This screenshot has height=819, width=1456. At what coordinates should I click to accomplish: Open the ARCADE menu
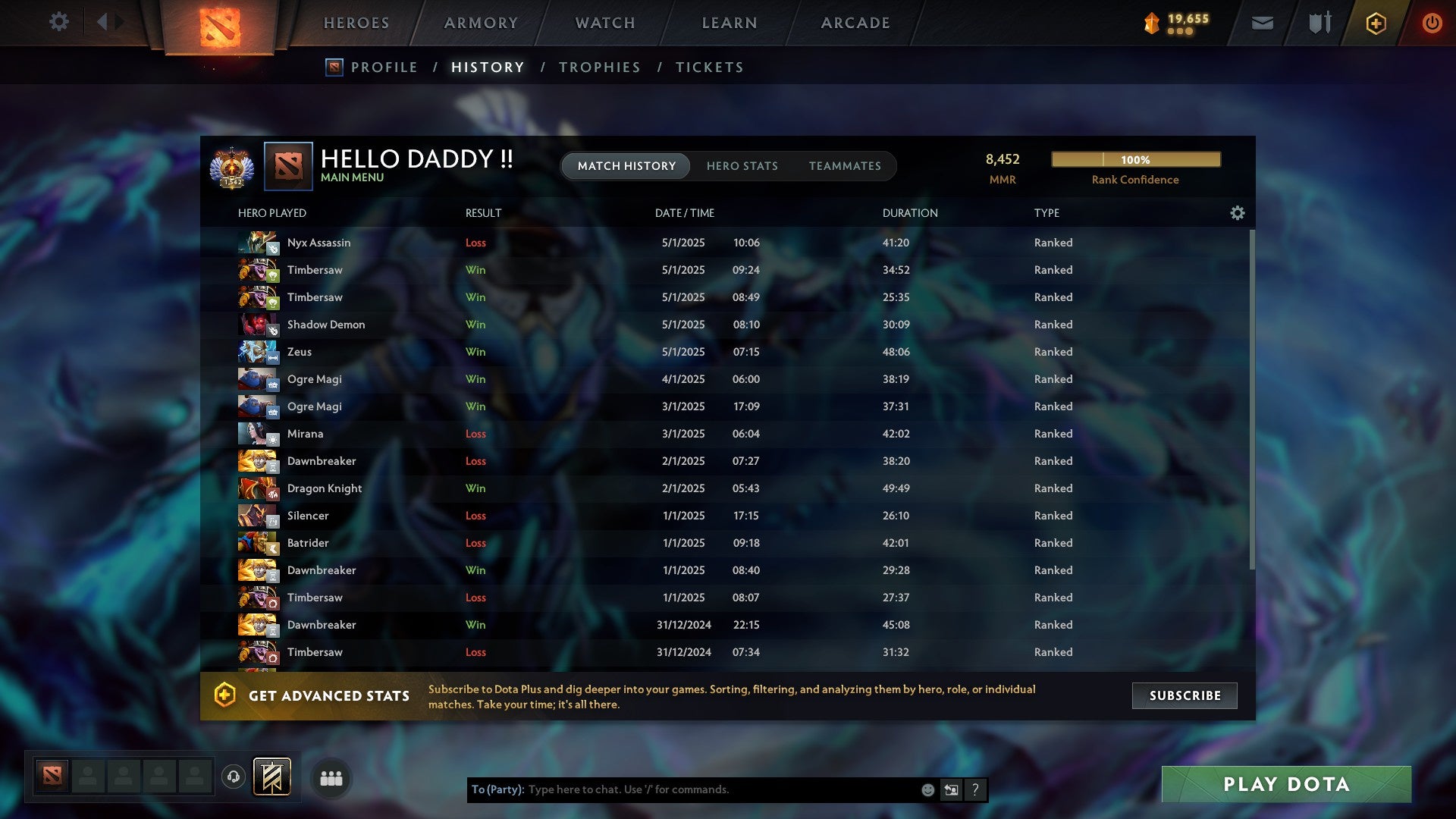tap(855, 23)
